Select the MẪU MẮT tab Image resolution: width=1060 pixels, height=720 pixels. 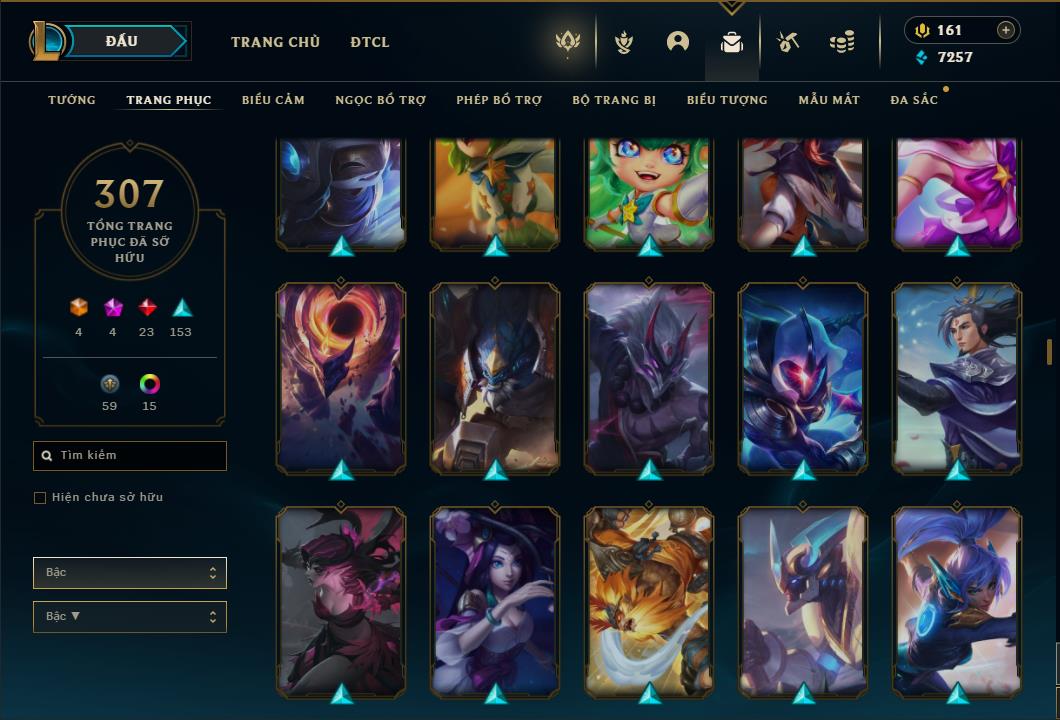click(x=829, y=100)
